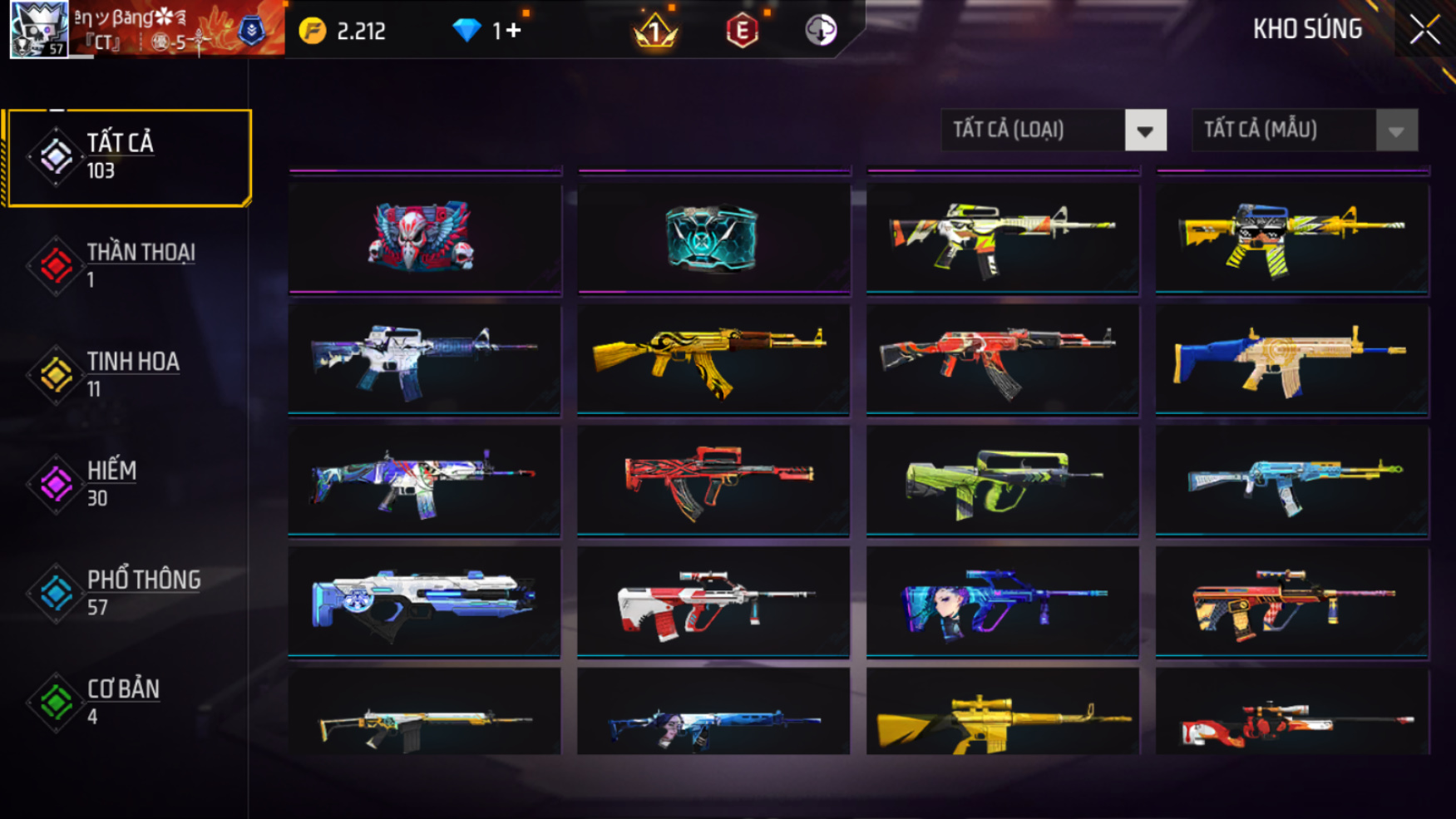Select the blue and tan SCAR skin
The height and width of the screenshot is (819, 1456).
[1291, 359]
